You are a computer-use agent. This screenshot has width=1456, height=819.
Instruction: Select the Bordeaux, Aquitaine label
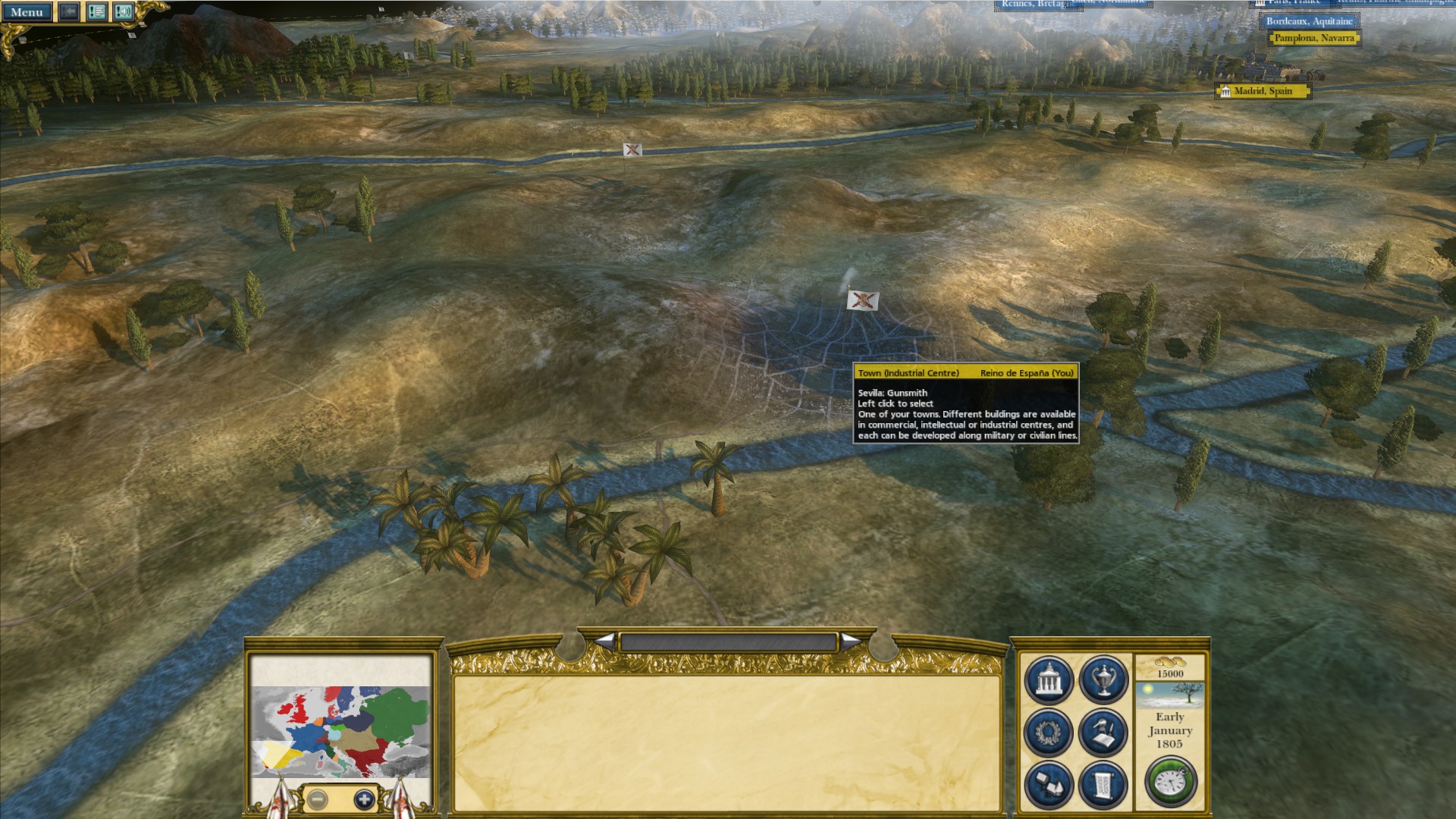[x=1308, y=21]
